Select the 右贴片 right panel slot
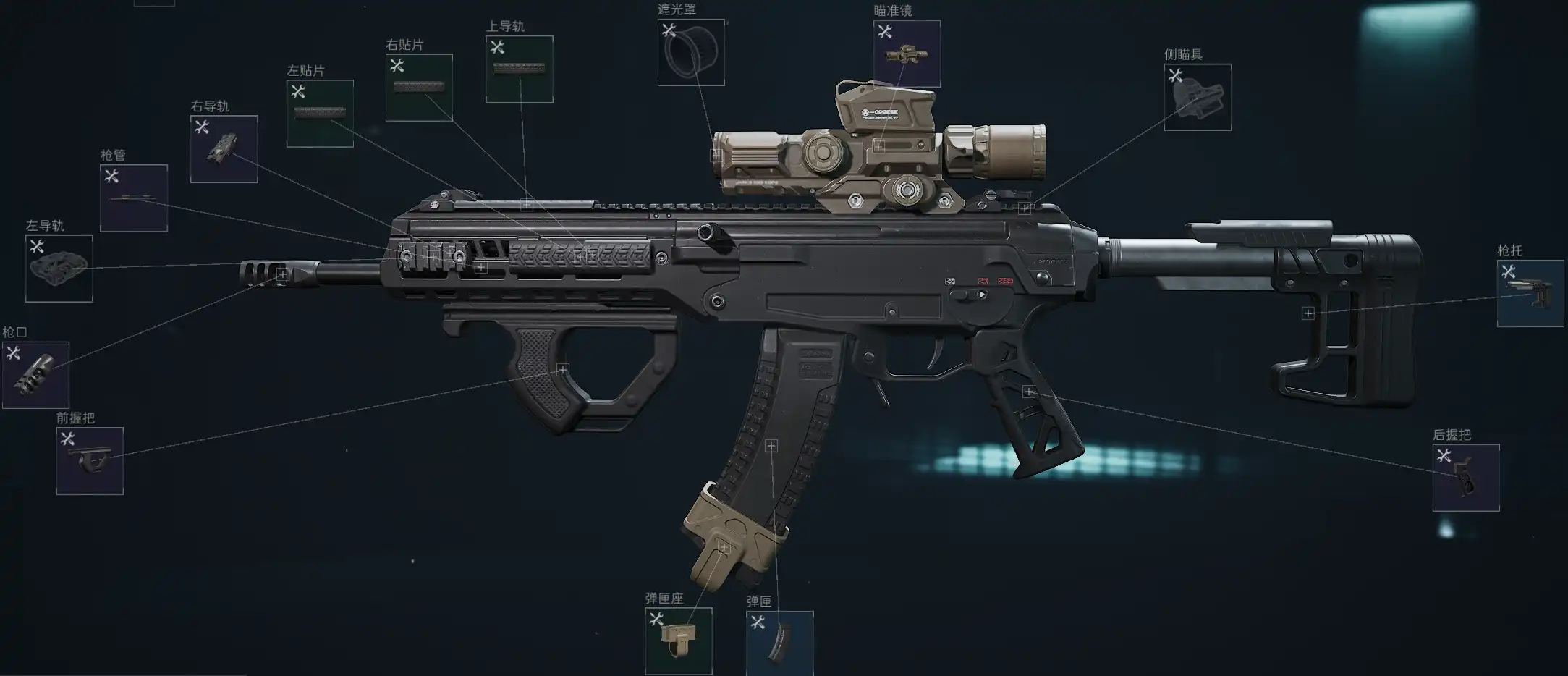This screenshot has width=1568, height=676. pos(419,88)
